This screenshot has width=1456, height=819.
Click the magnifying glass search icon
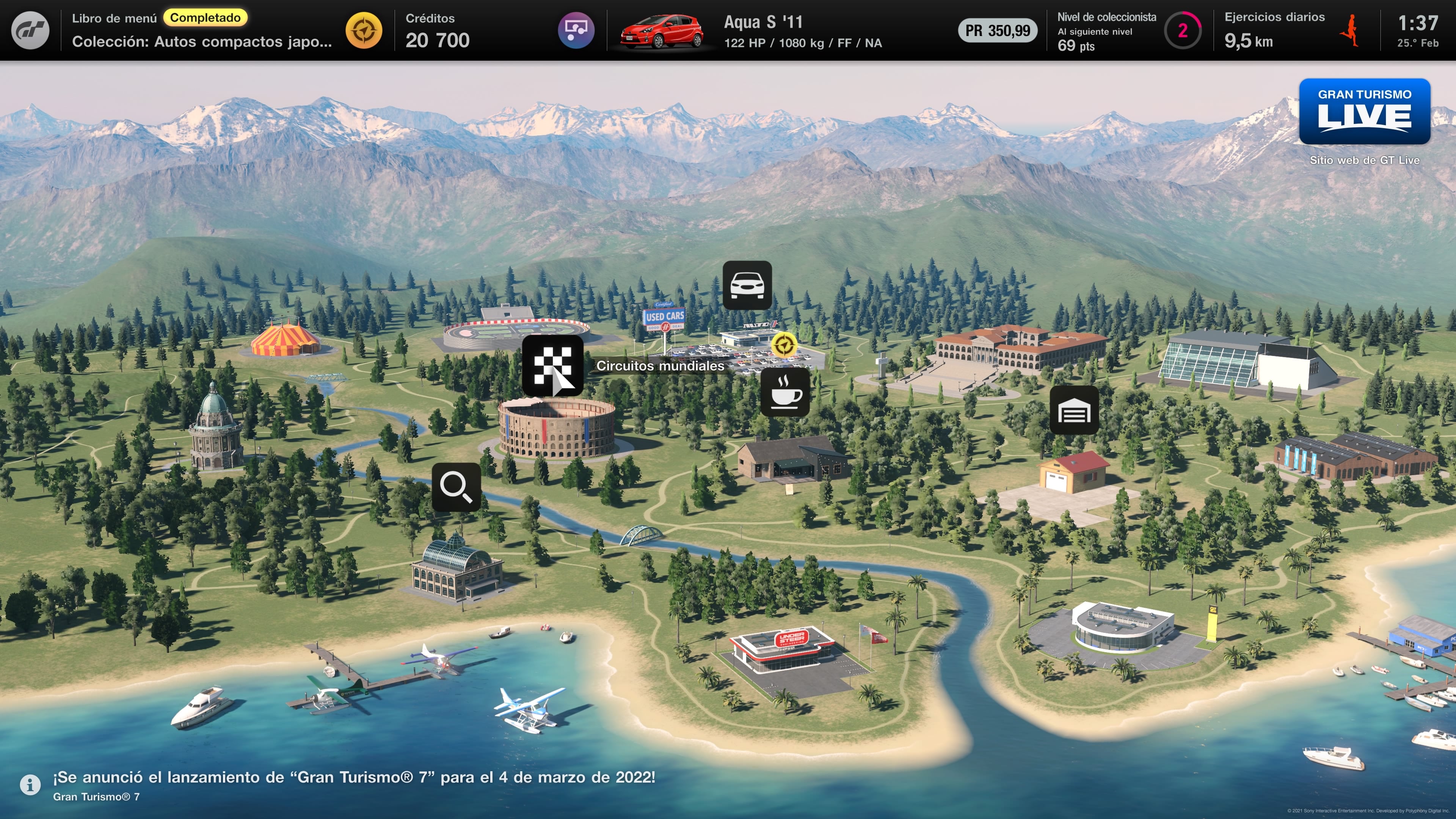(x=456, y=487)
